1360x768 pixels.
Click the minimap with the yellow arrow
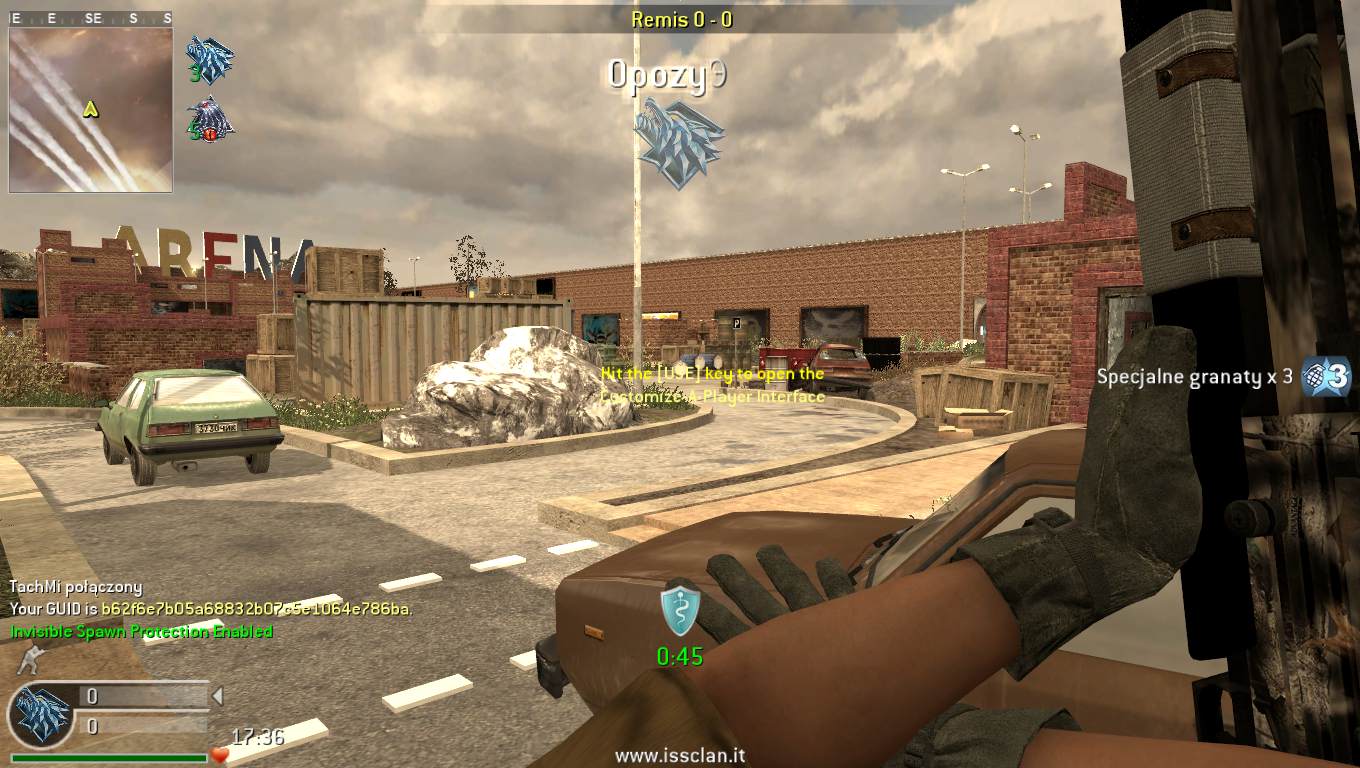(91, 109)
